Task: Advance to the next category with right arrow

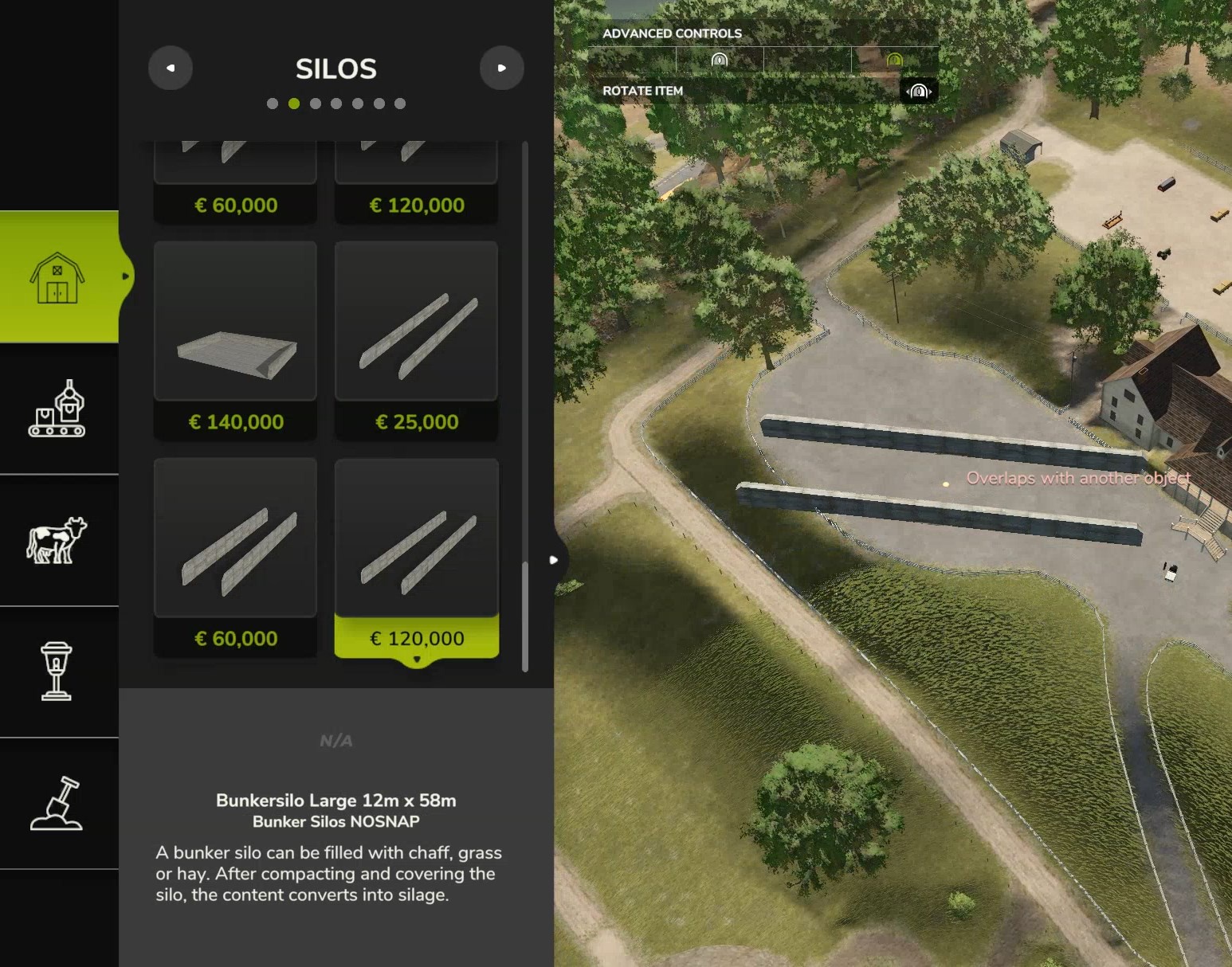Action: (x=501, y=69)
